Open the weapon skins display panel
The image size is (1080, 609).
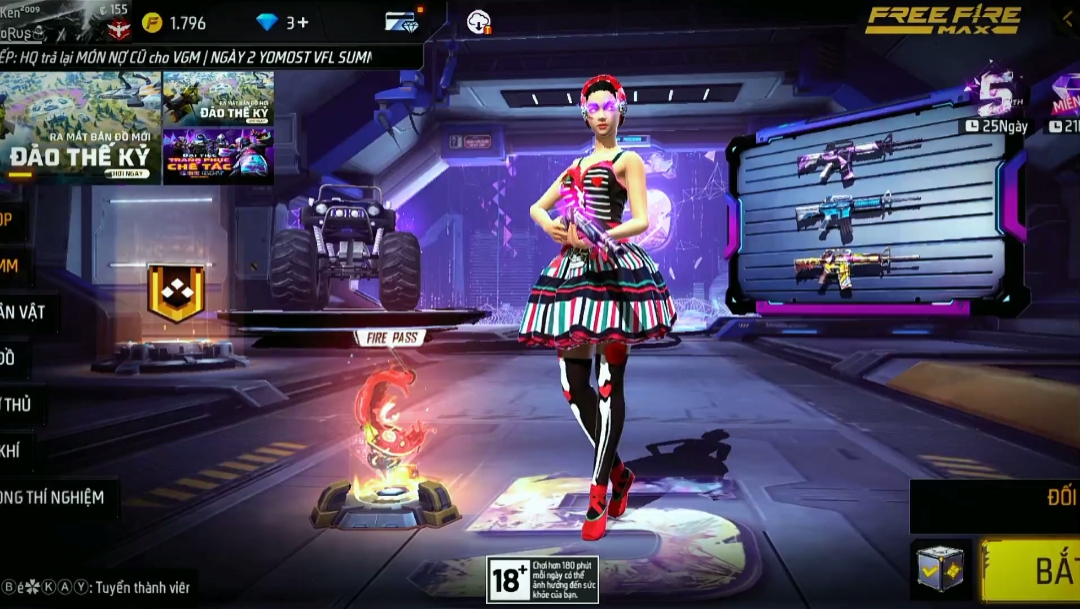866,215
